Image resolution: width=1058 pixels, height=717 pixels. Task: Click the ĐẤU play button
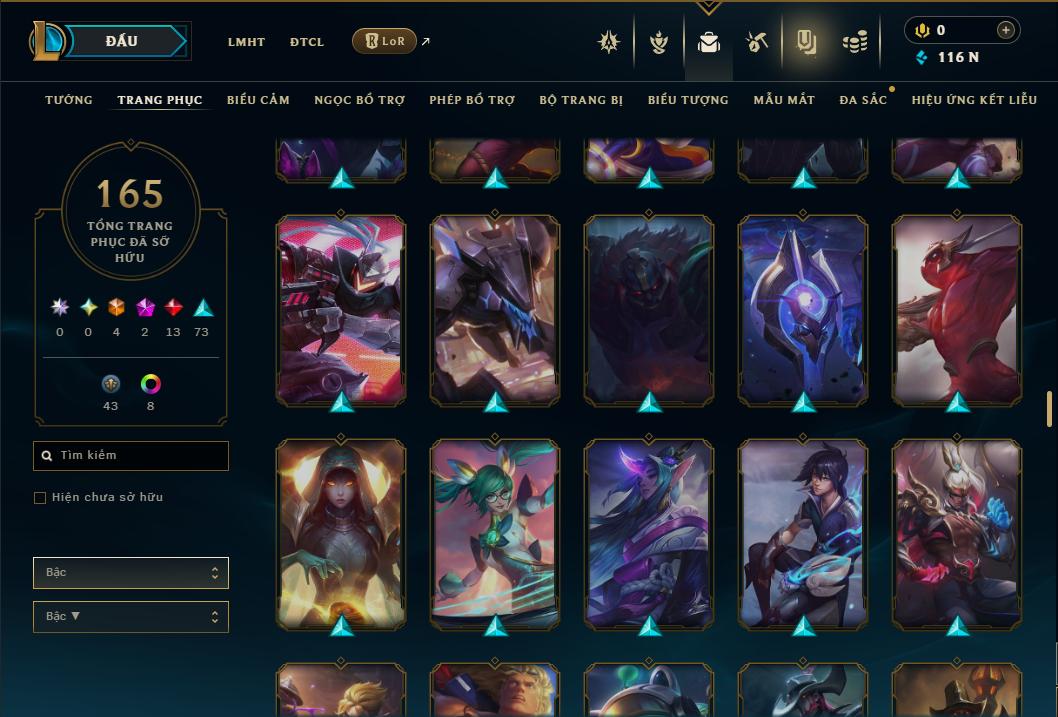tap(121, 41)
